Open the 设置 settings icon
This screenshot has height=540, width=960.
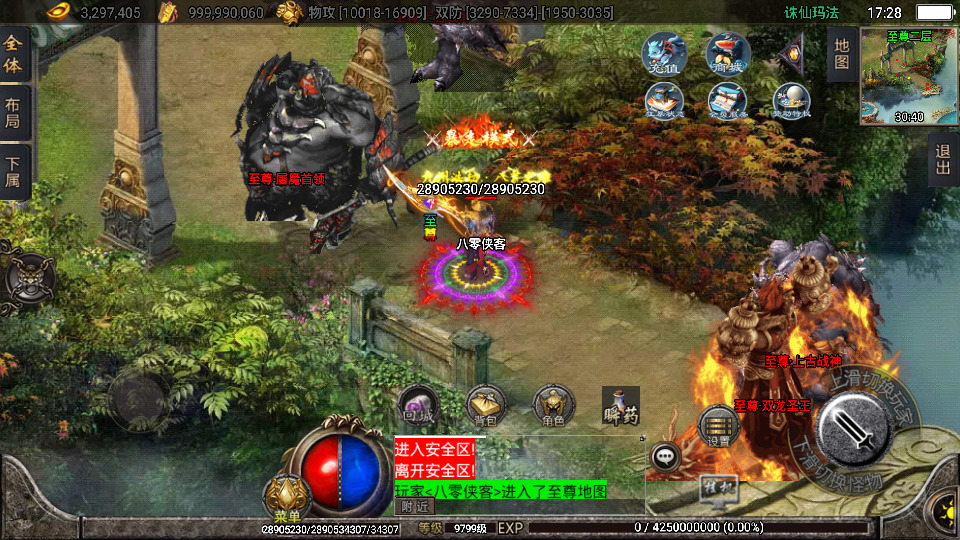tap(718, 427)
